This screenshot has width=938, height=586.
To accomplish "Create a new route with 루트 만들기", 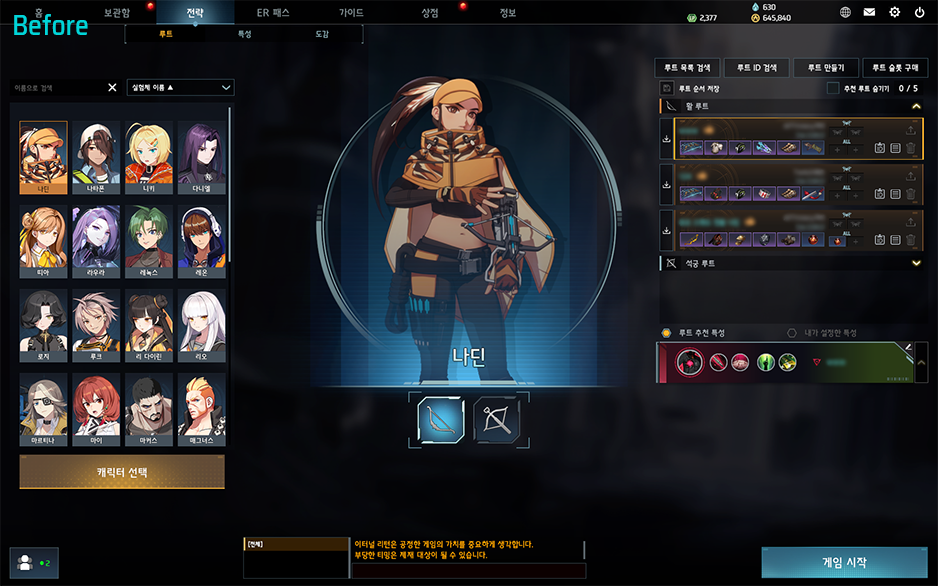I will pyautogui.click(x=825, y=68).
